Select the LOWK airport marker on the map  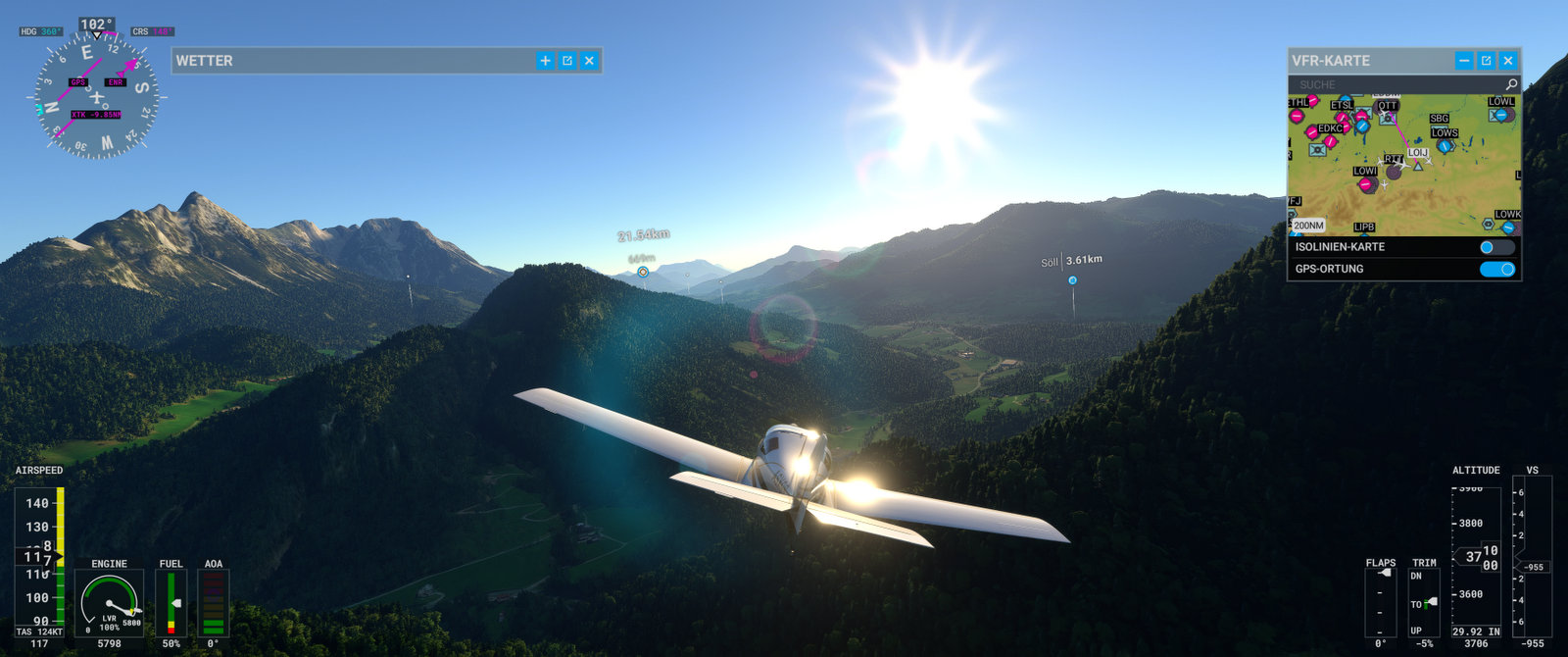(x=1508, y=227)
